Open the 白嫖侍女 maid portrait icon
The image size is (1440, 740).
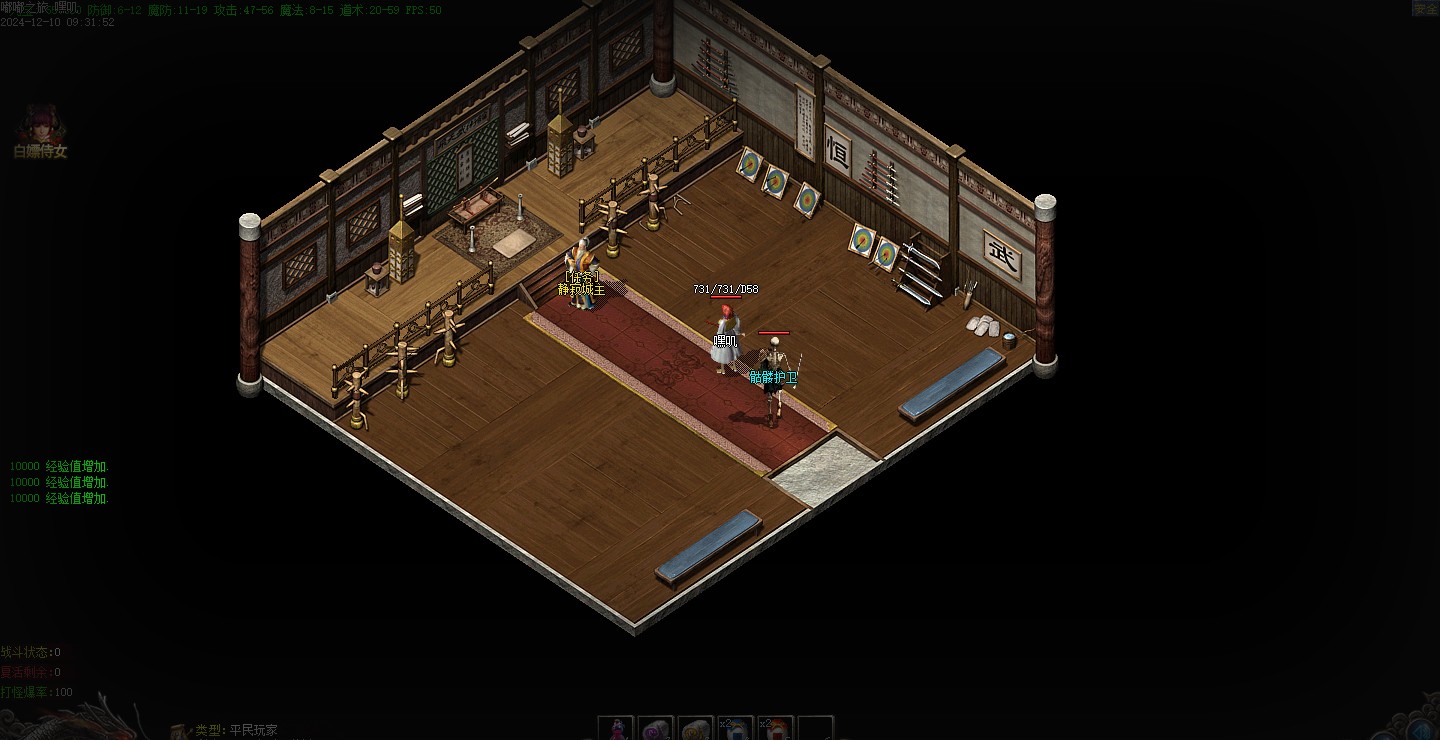[40, 126]
